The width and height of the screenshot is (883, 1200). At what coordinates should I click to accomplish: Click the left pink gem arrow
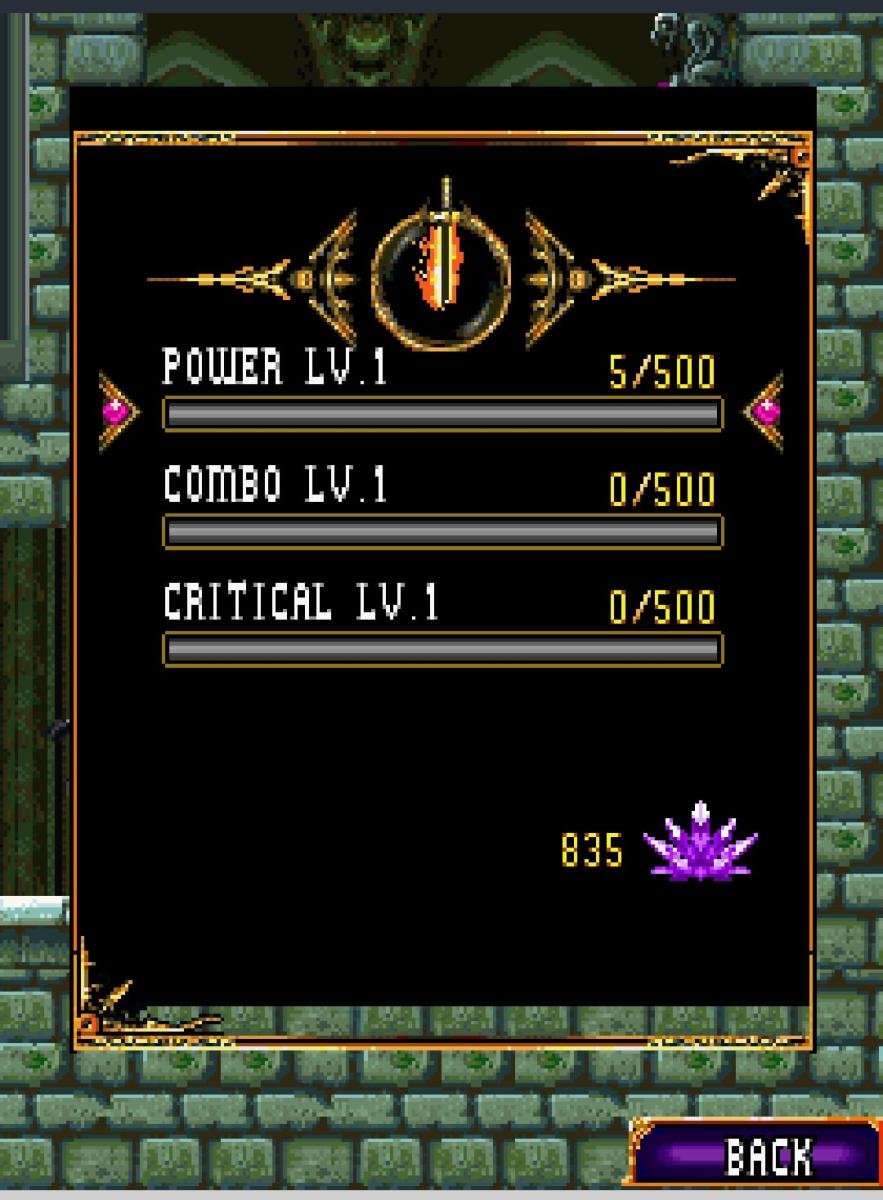pos(117,410)
